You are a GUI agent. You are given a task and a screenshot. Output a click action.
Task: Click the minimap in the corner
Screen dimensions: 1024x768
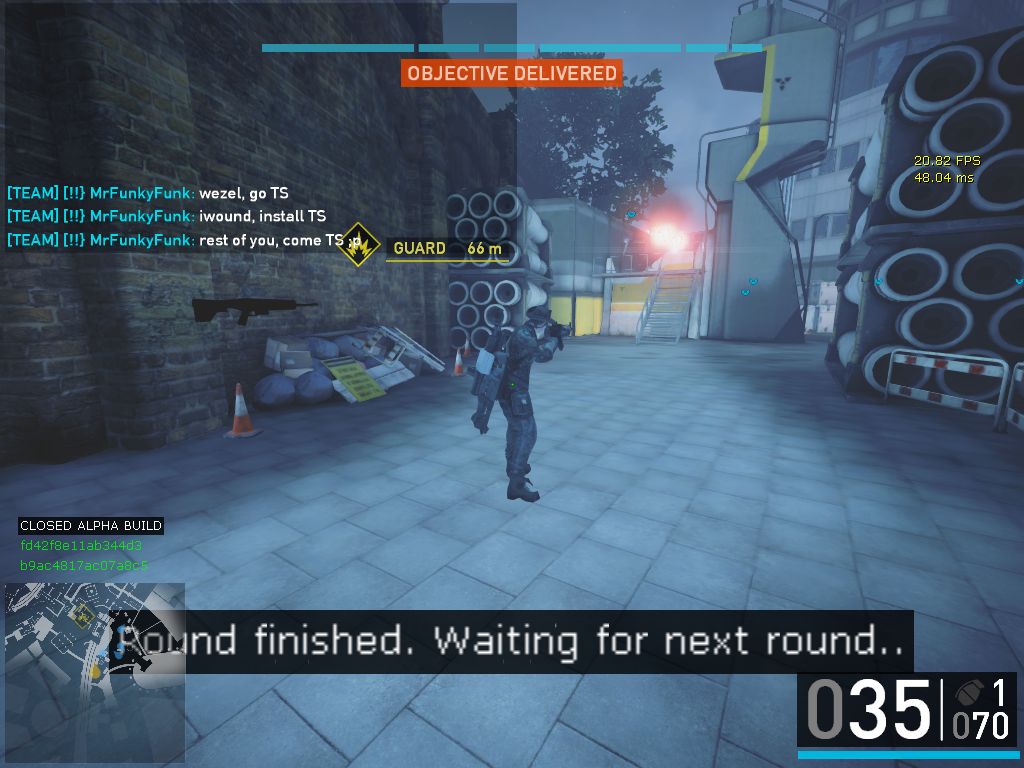tap(92, 674)
